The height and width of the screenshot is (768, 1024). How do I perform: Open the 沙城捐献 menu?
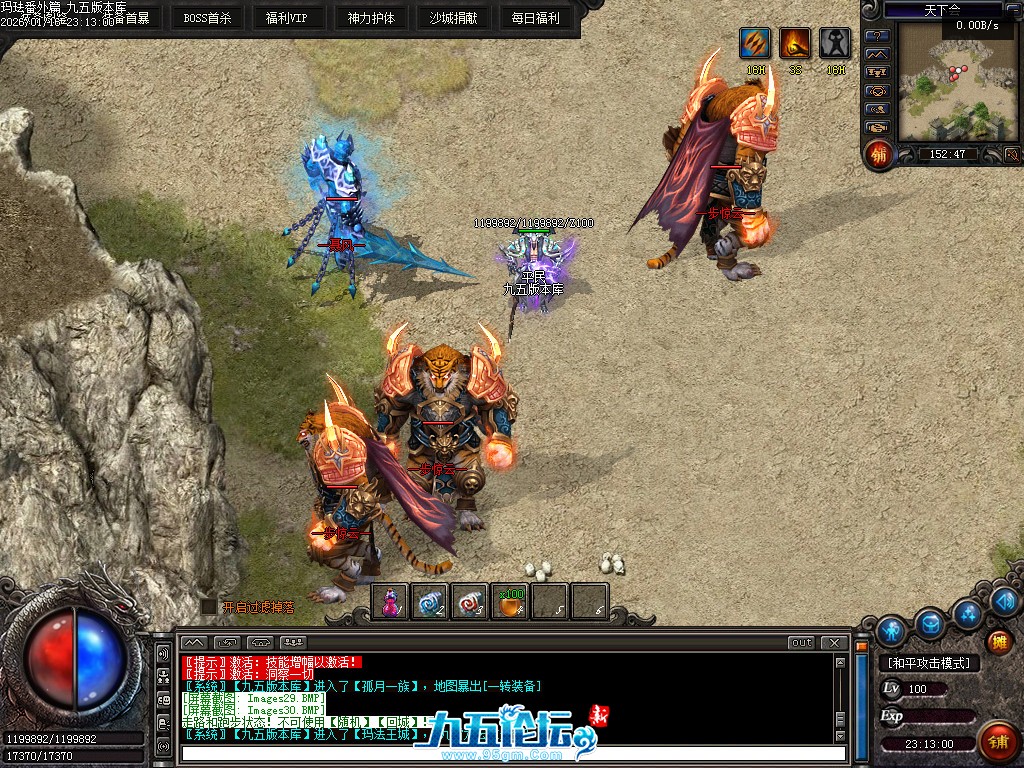pyautogui.click(x=453, y=17)
